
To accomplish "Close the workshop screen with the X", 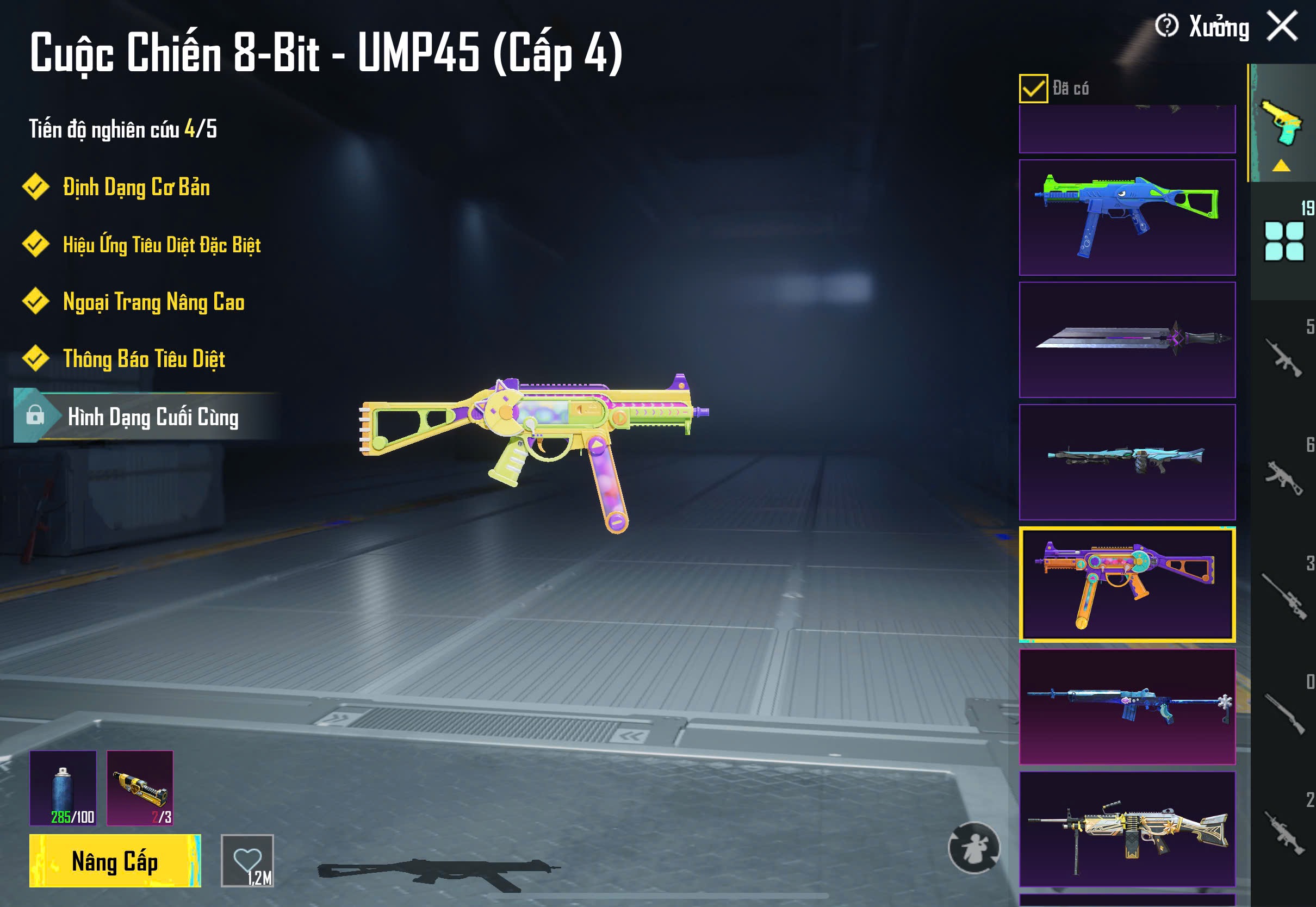I will 1282,26.
